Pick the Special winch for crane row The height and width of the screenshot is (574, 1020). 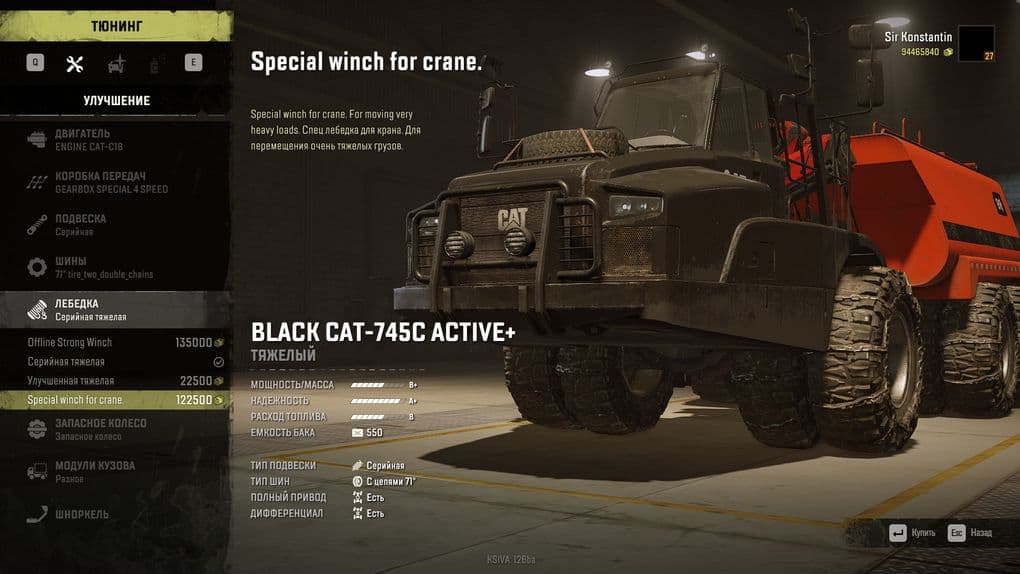(115, 400)
